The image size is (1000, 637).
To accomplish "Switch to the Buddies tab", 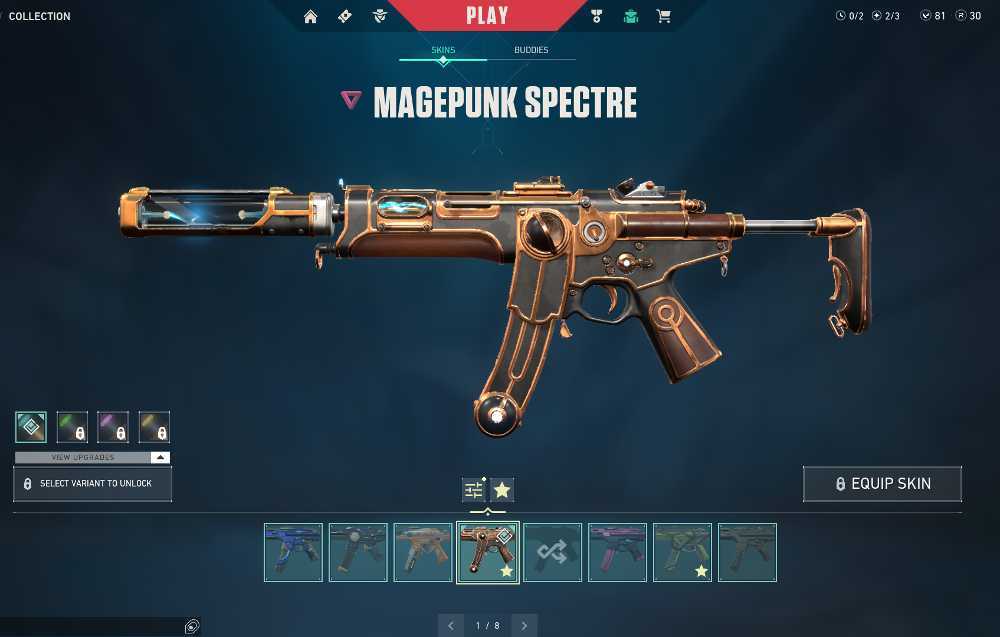I will tap(531, 50).
